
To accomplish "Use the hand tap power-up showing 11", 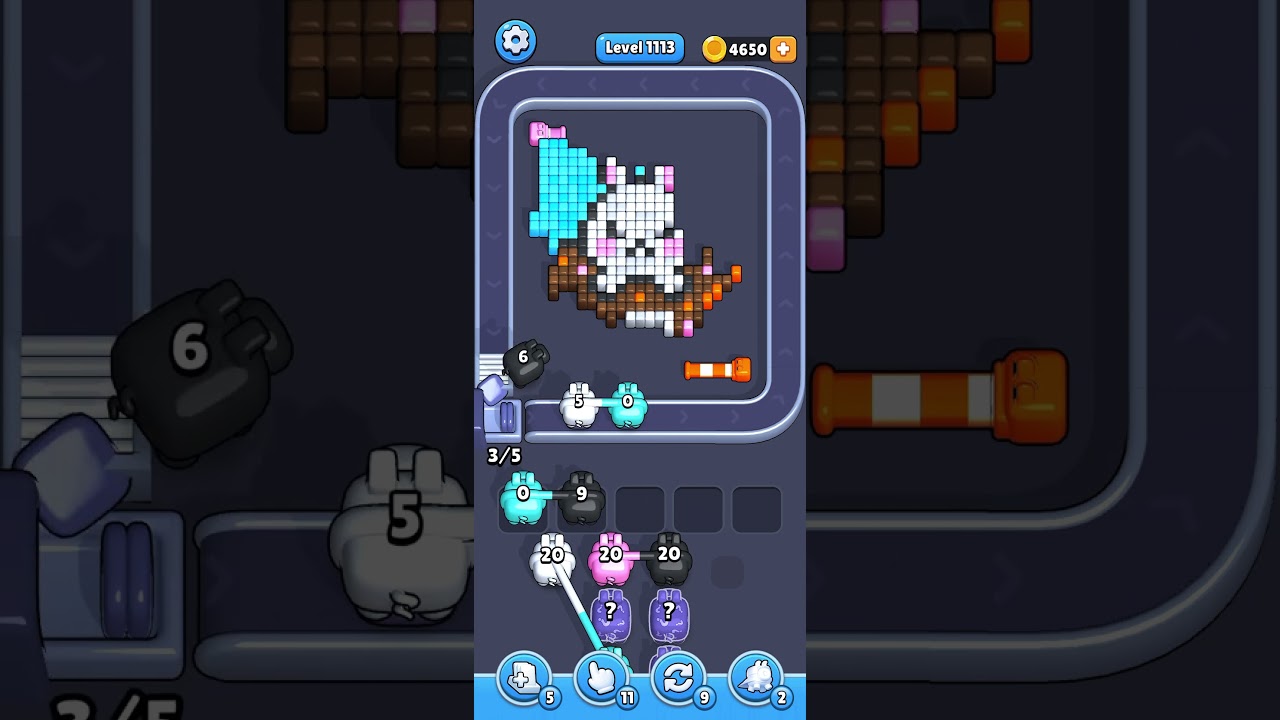I will click(601, 677).
